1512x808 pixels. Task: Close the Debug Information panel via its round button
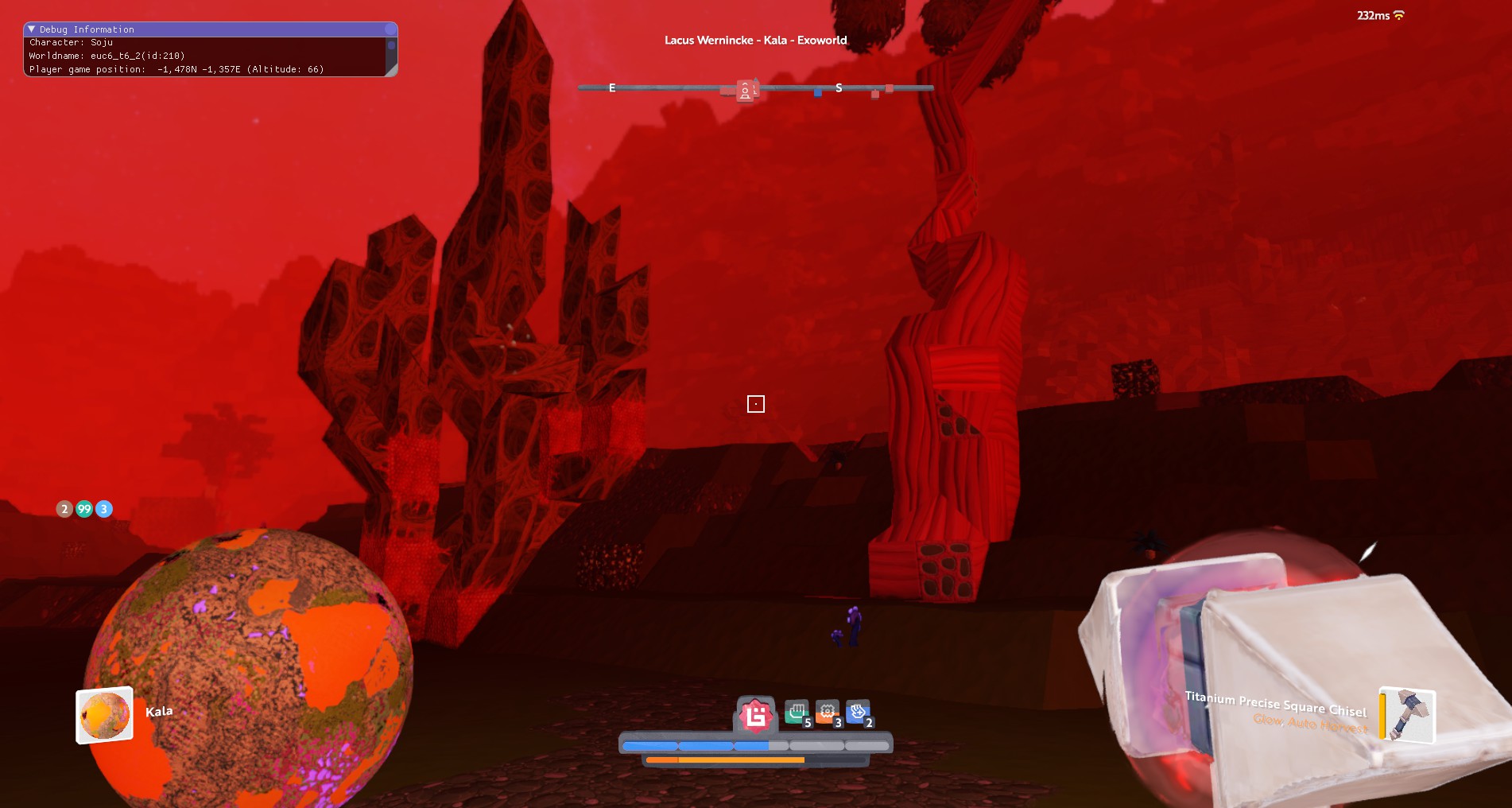390,29
